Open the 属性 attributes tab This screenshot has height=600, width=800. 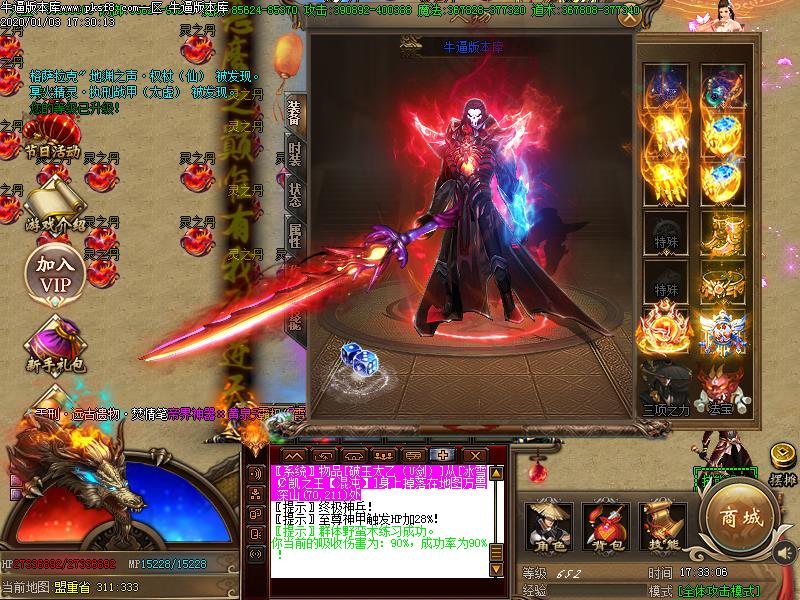[x=294, y=236]
